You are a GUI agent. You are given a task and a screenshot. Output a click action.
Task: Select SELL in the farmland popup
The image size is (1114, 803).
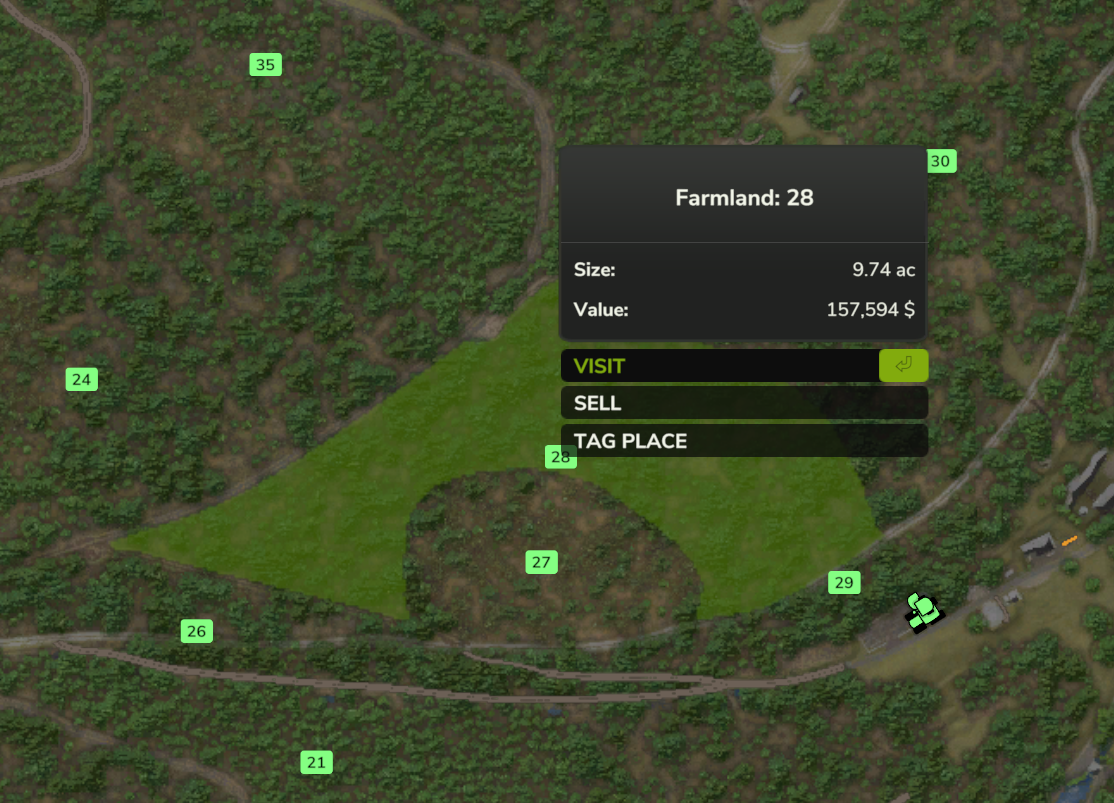click(x=743, y=404)
